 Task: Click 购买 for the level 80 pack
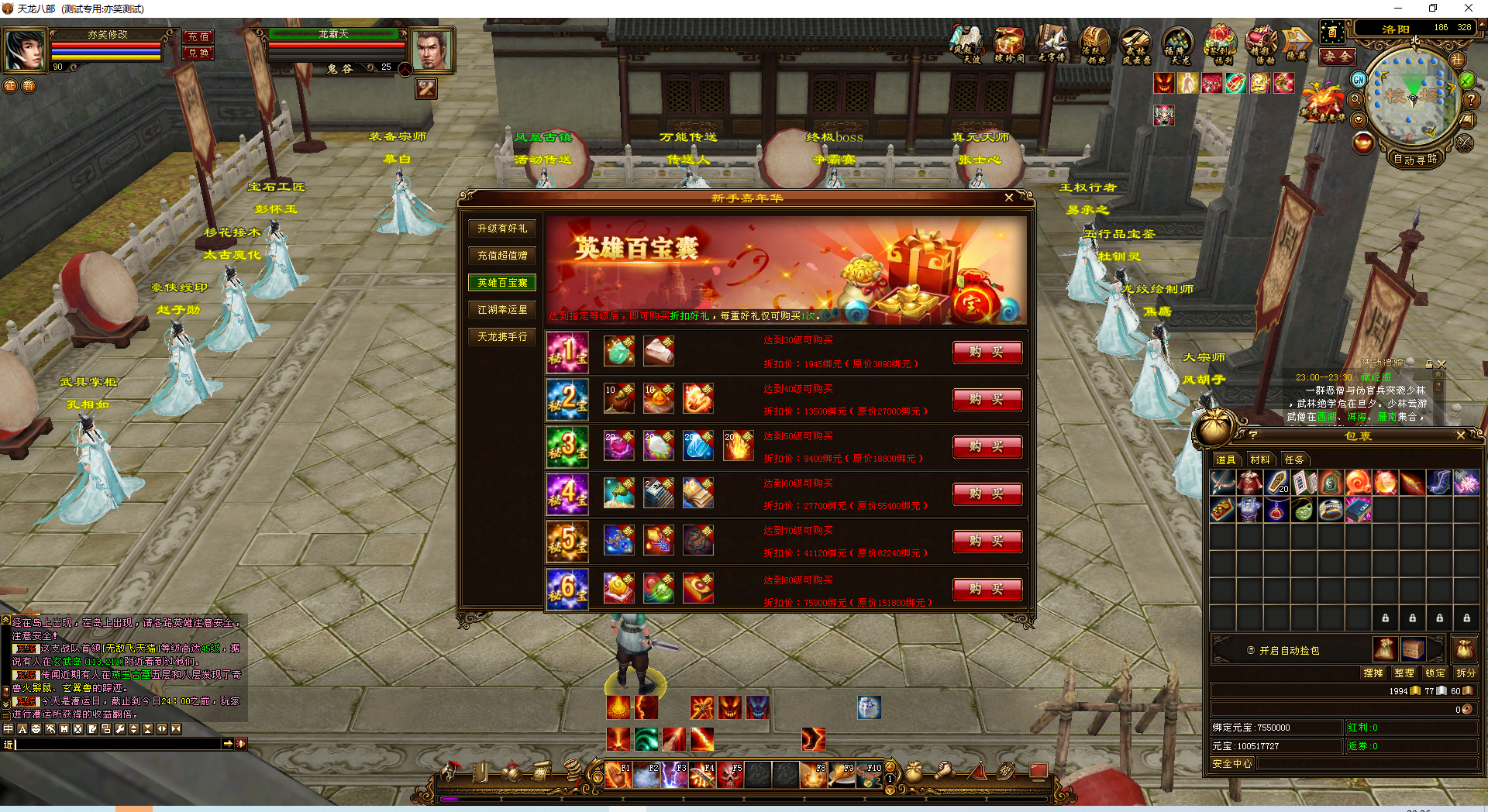(987, 590)
